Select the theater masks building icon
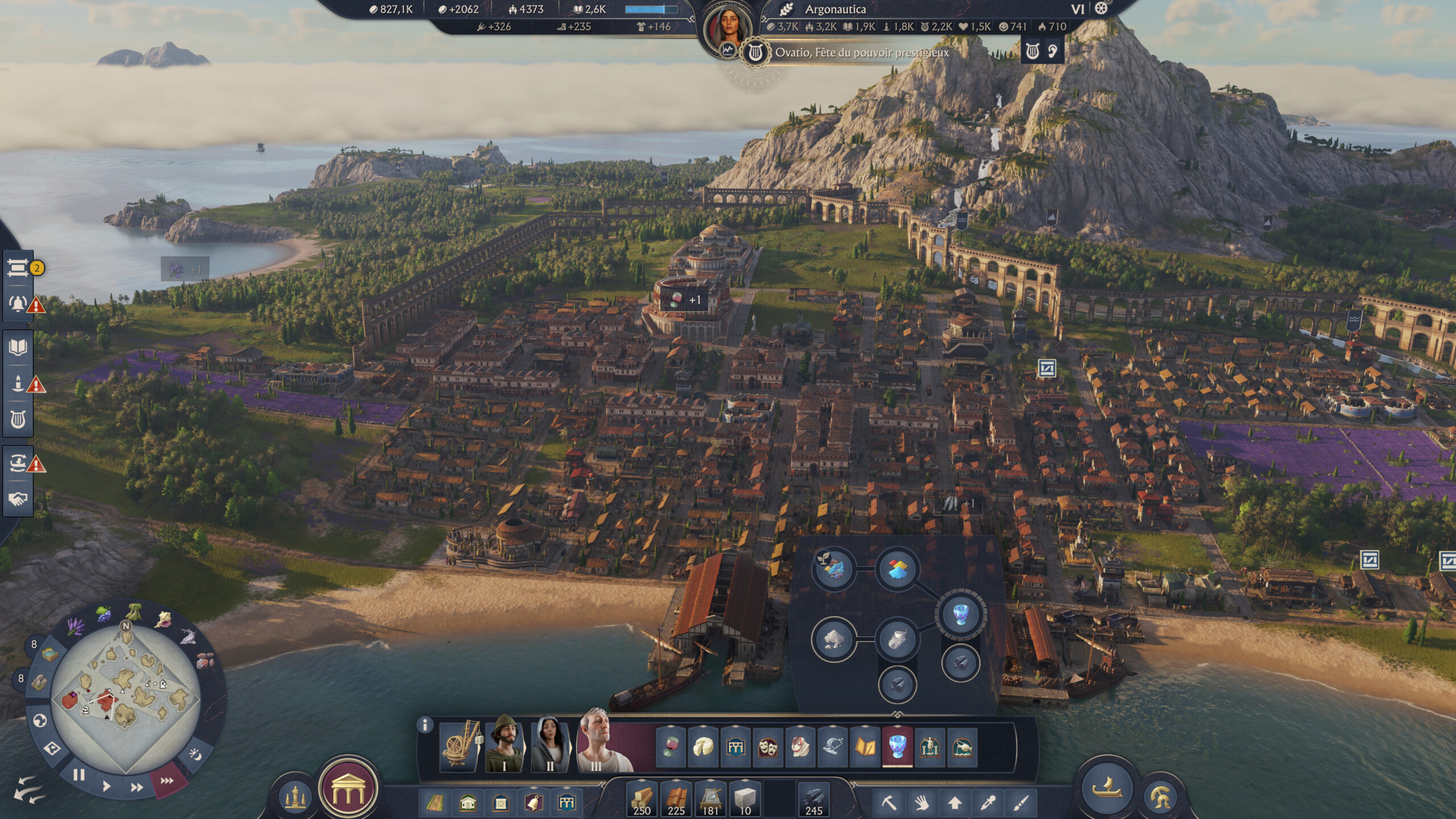The image size is (1456, 819). tap(768, 747)
